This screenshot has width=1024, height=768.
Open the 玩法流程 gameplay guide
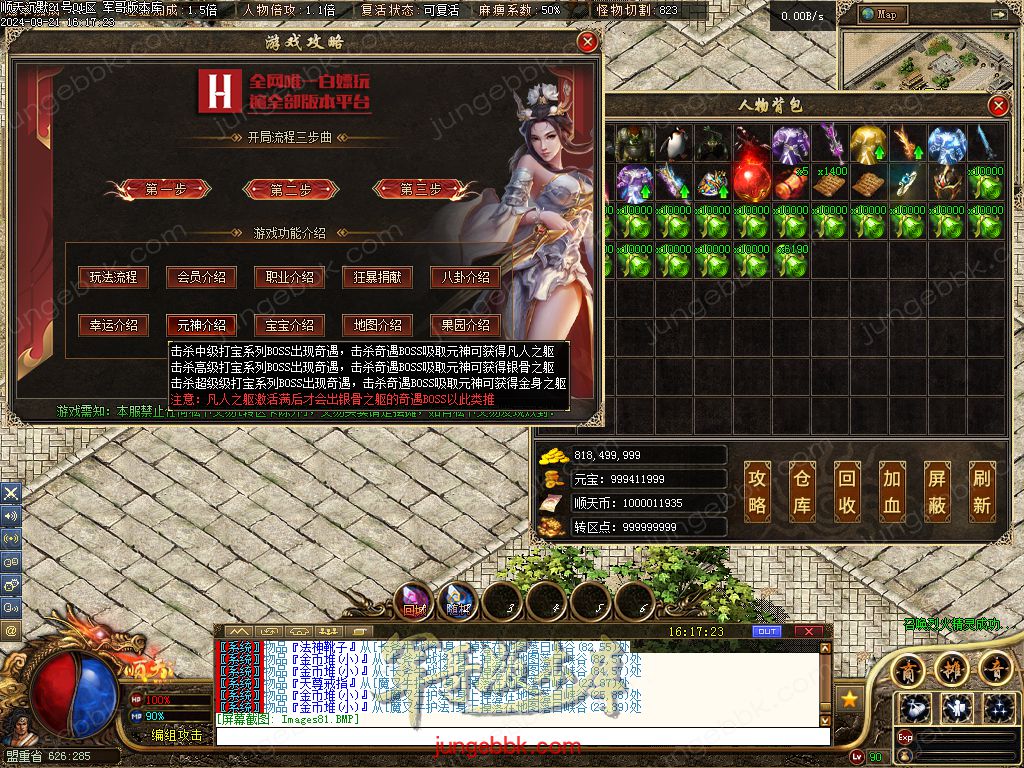[113, 277]
